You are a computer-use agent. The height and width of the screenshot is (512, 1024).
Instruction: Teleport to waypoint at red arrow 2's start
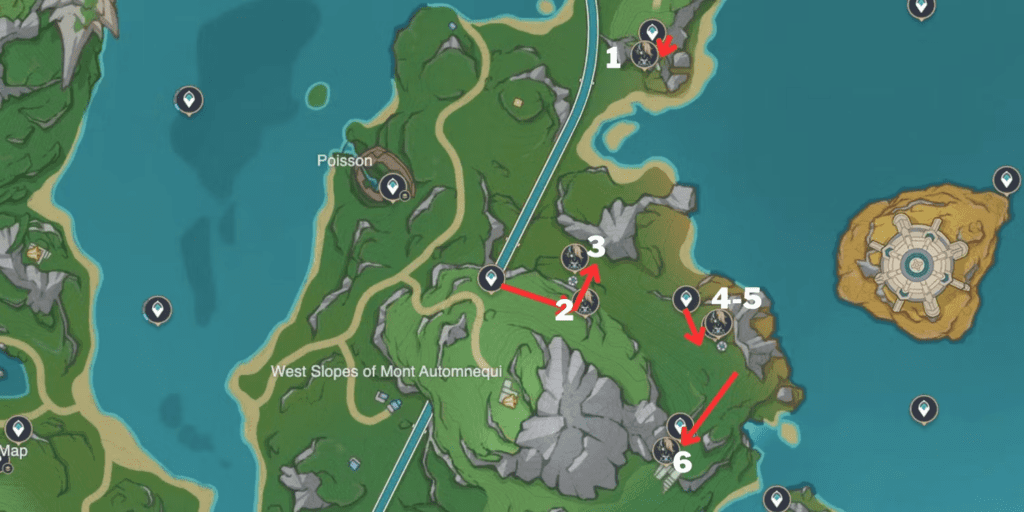point(490,279)
